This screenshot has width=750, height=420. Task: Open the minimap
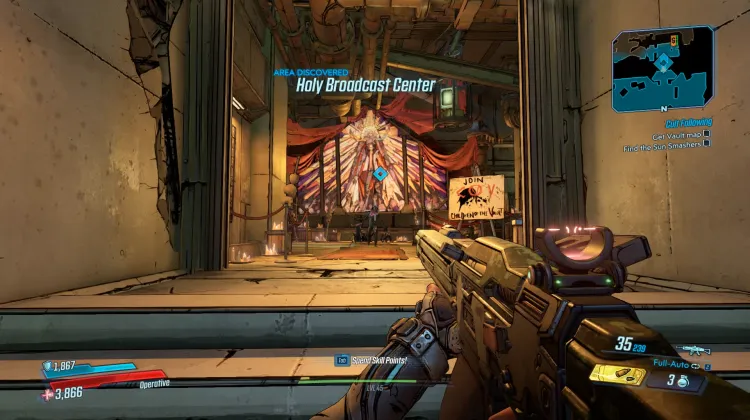(x=664, y=68)
